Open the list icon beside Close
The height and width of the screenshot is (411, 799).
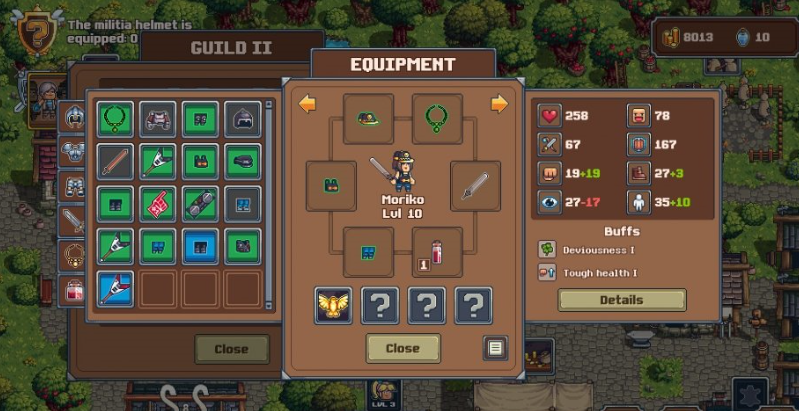click(495, 348)
